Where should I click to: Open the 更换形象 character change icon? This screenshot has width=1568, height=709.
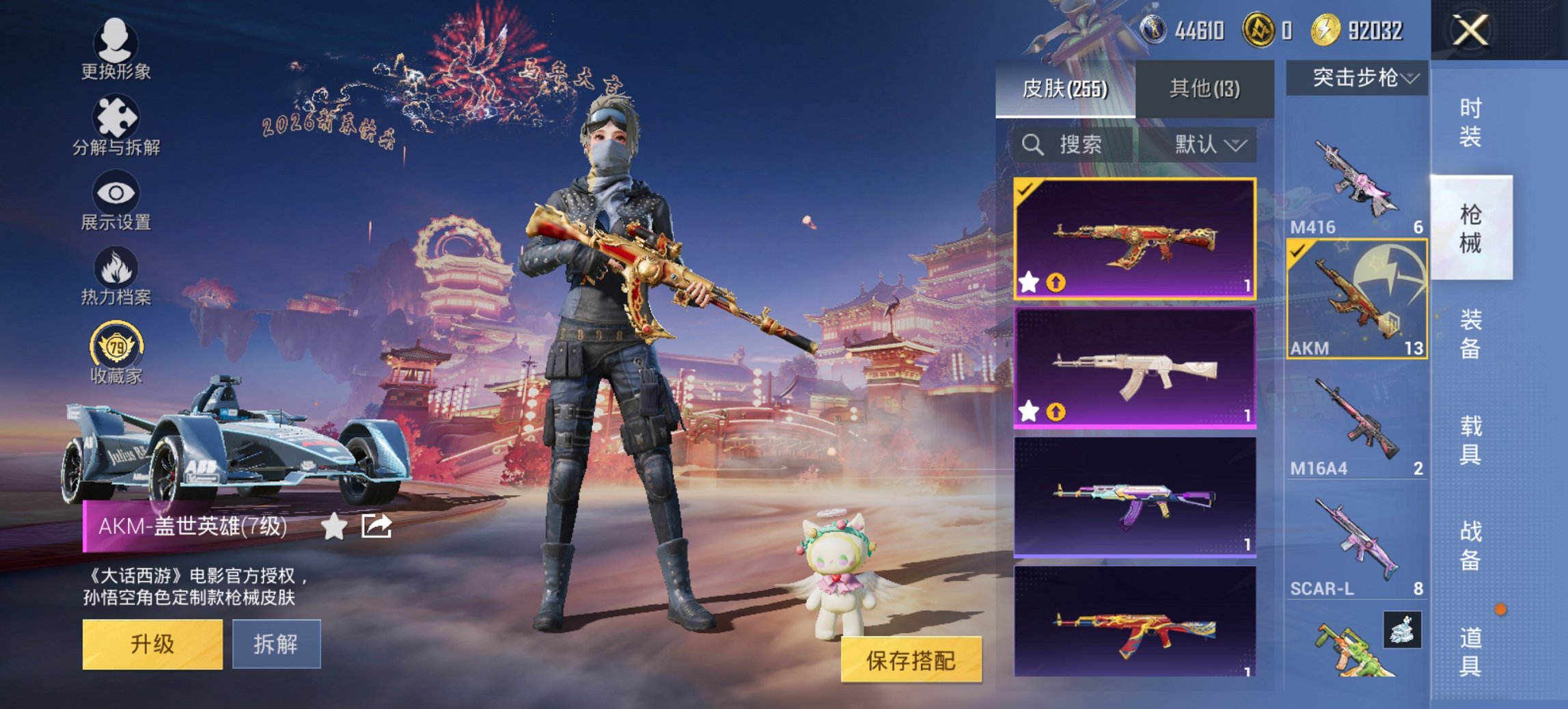pyautogui.click(x=116, y=42)
